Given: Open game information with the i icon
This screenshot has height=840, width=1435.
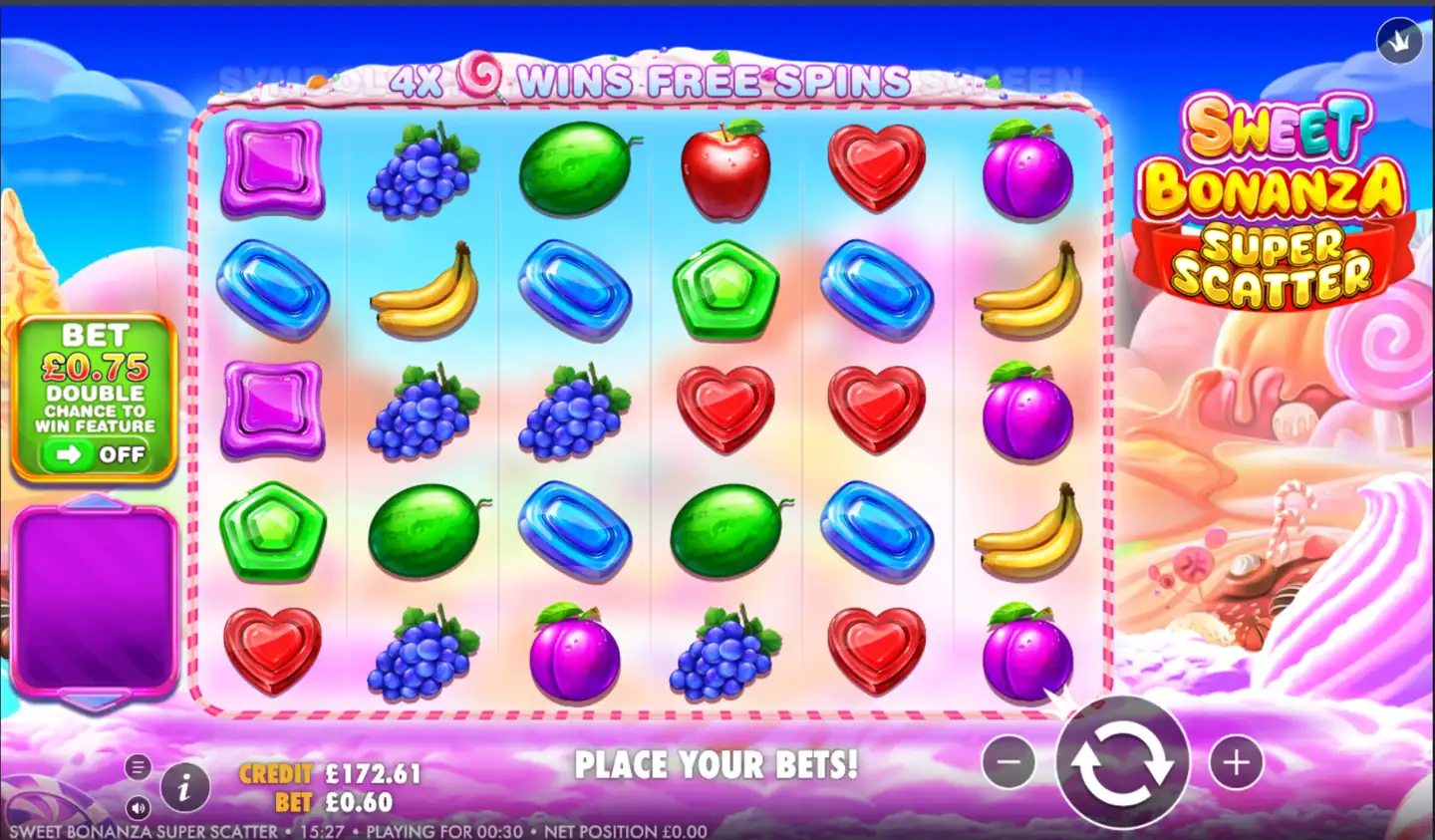Looking at the screenshot, I should (x=183, y=786).
